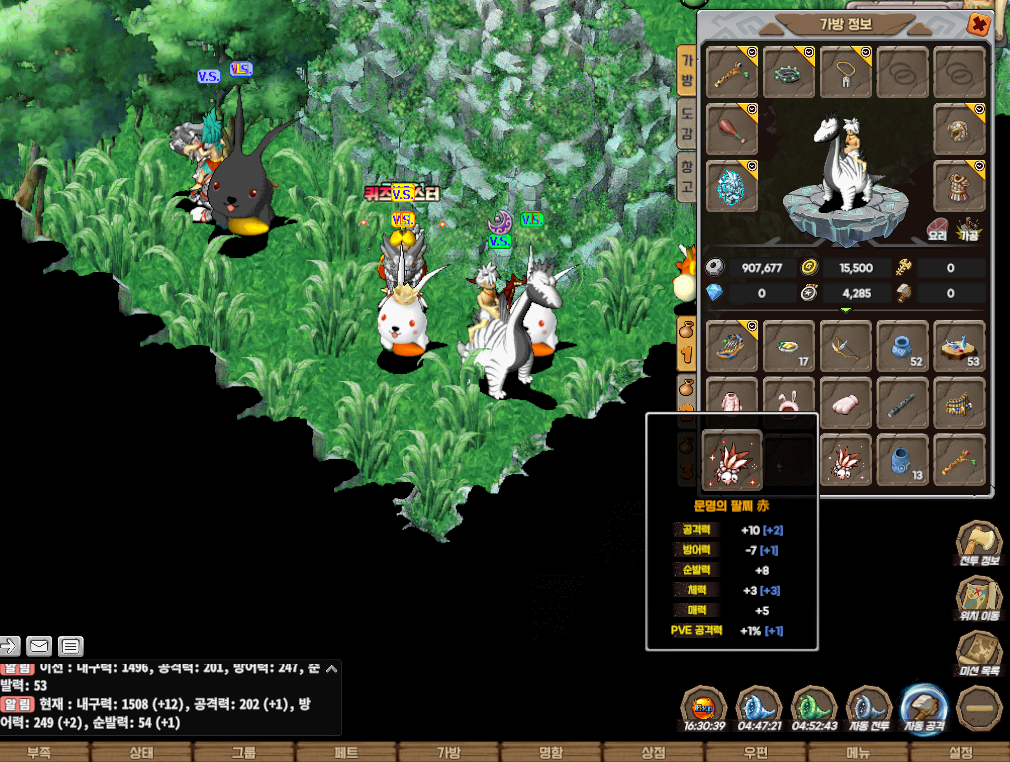Open the 창고 storage side tab
1010x762 pixels.
[686, 176]
